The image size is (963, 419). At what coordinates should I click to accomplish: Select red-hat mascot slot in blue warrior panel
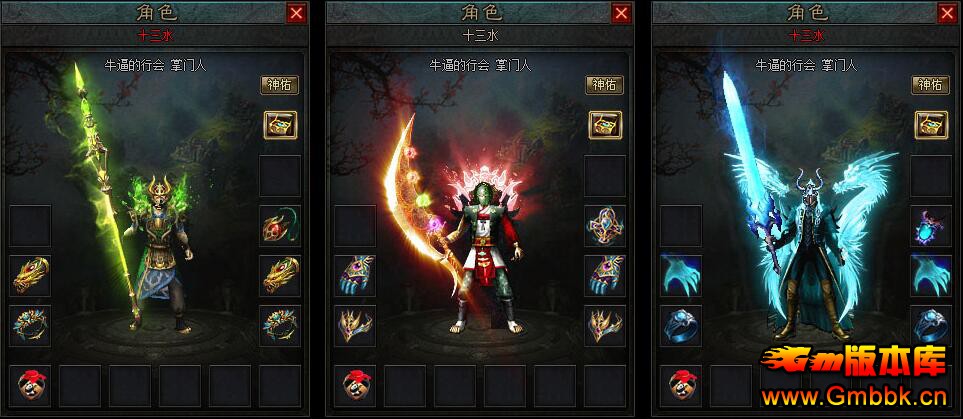(680, 385)
